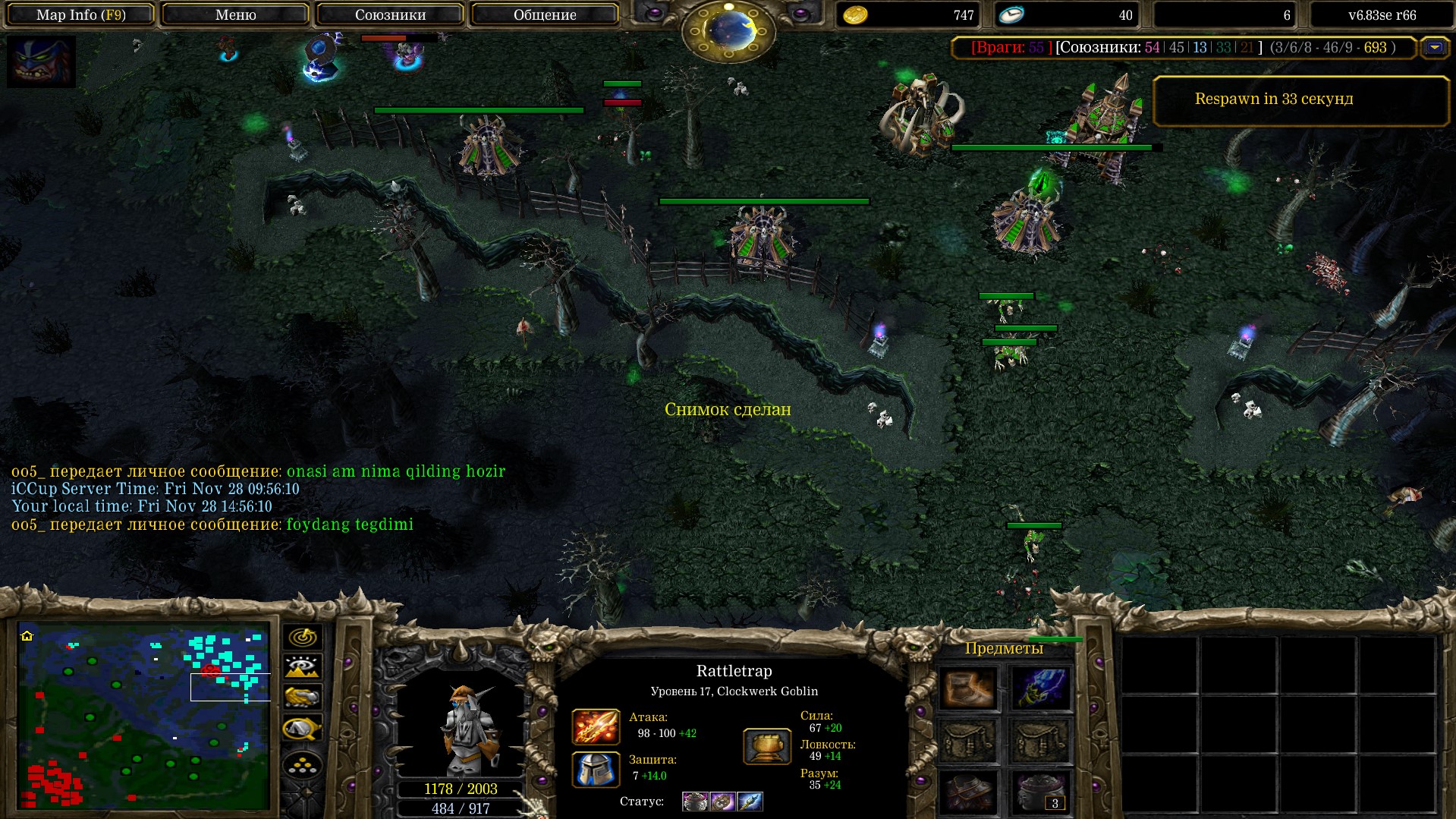1456x819 pixels.
Task: Click the attack damage sword icon
Action: tap(596, 726)
